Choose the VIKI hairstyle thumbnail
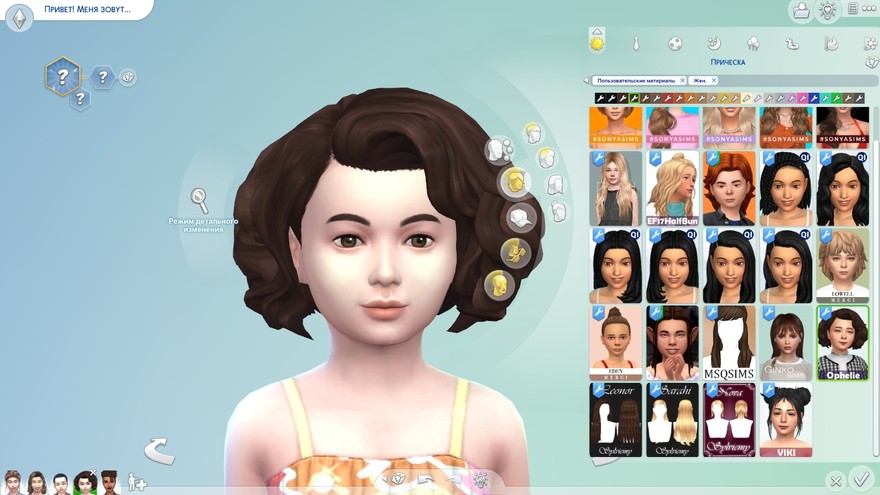 tap(786, 420)
